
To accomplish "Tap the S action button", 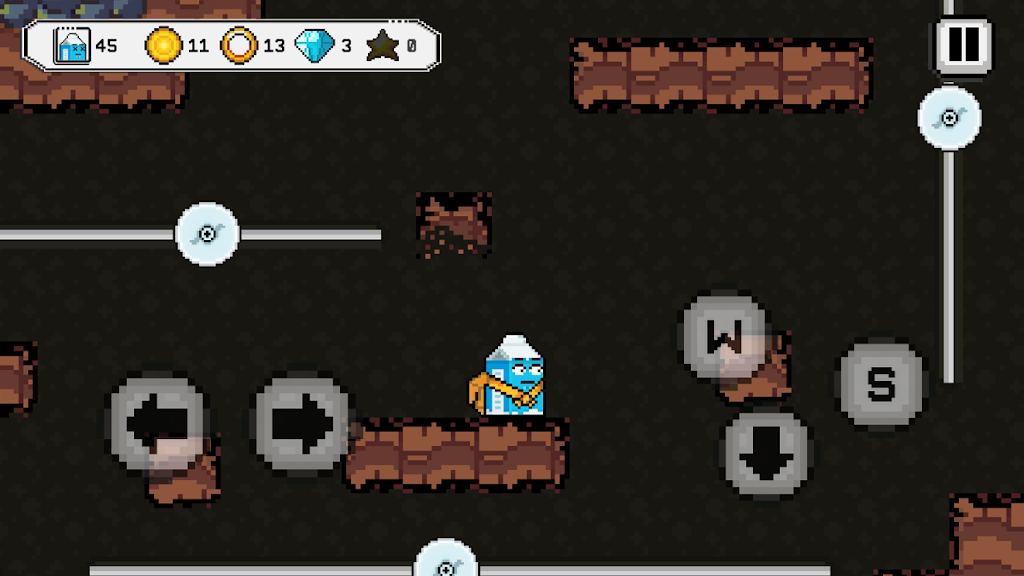I will [880, 385].
